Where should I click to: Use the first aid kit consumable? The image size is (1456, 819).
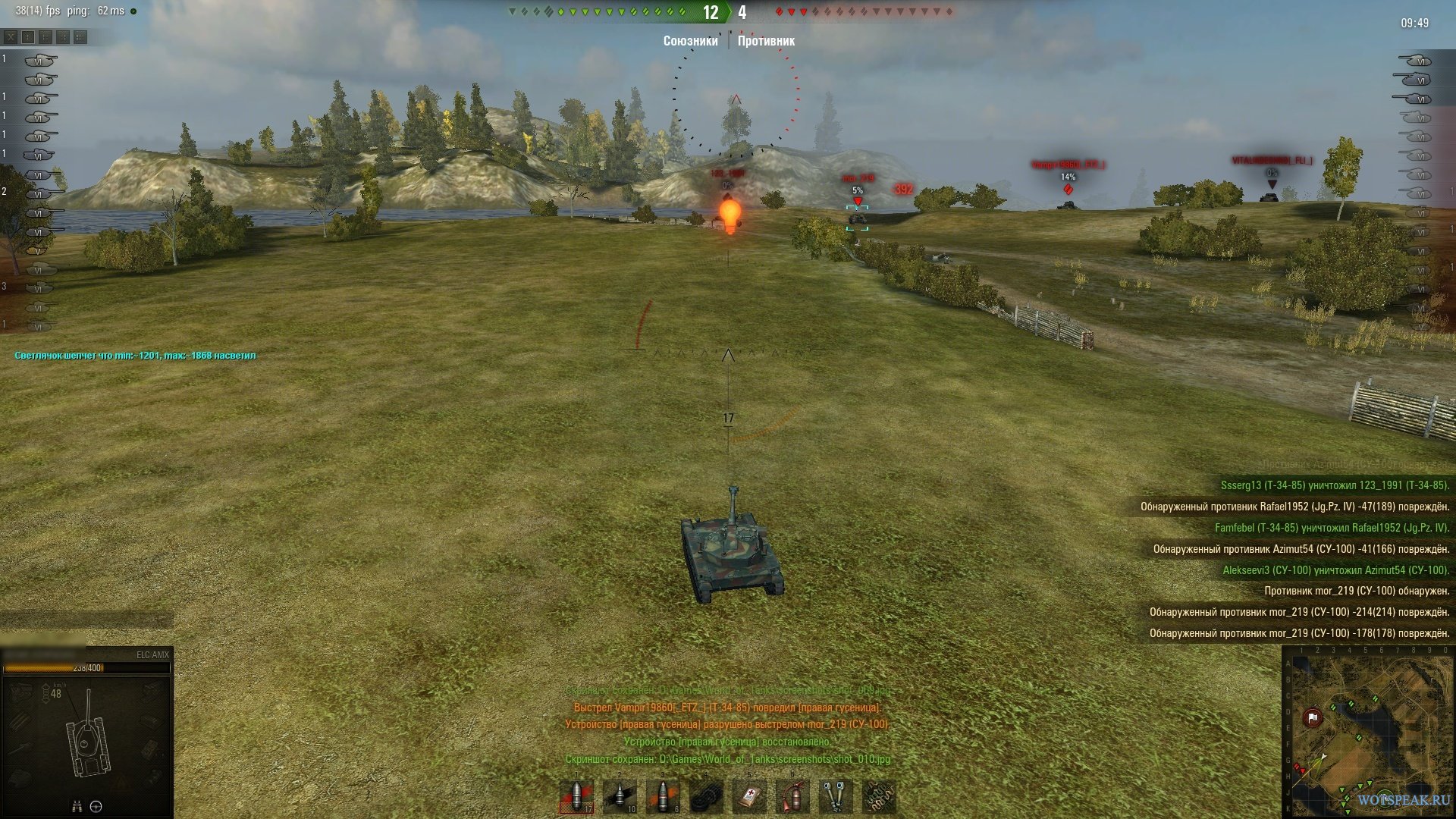point(749,796)
